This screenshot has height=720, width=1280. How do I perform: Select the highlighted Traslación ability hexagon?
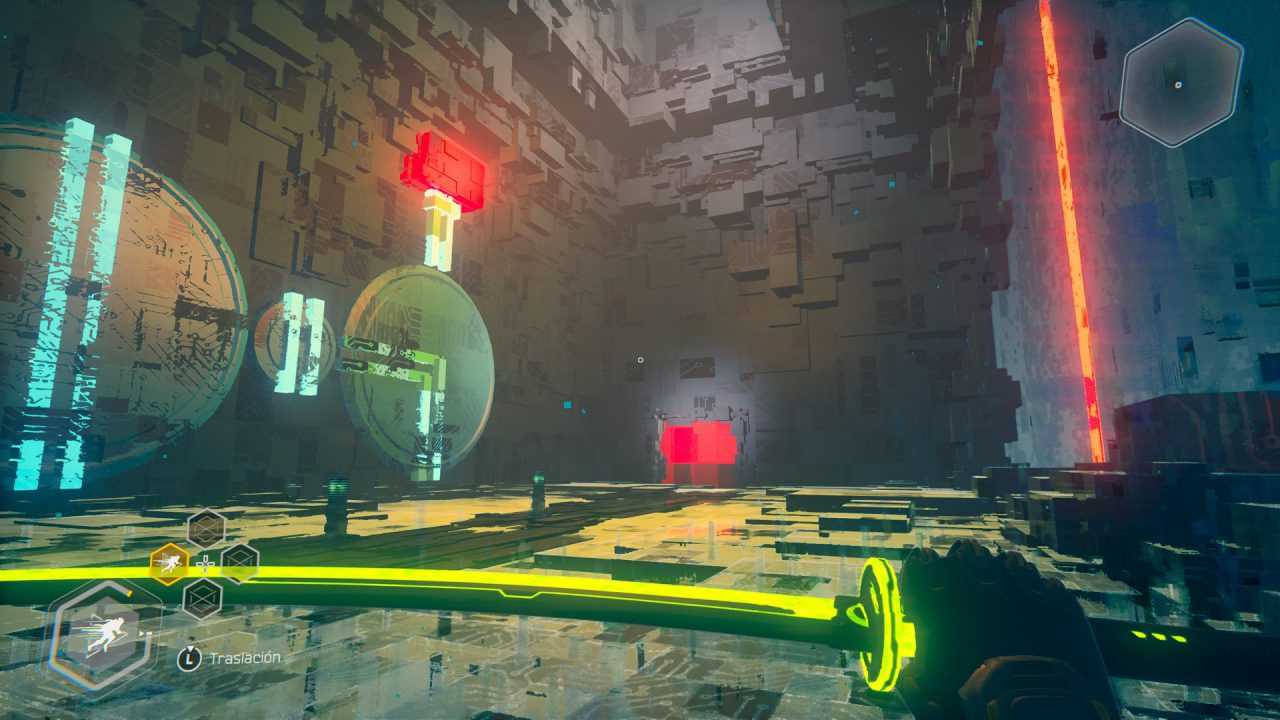pos(169,562)
